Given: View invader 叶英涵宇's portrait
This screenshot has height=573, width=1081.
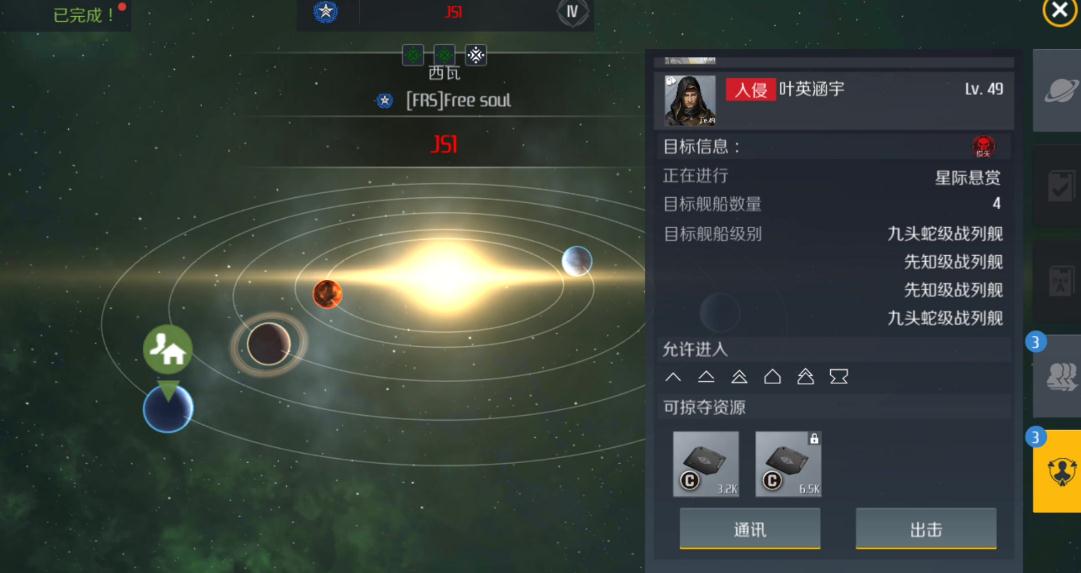Looking at the screenshot, I should (690, 100).
